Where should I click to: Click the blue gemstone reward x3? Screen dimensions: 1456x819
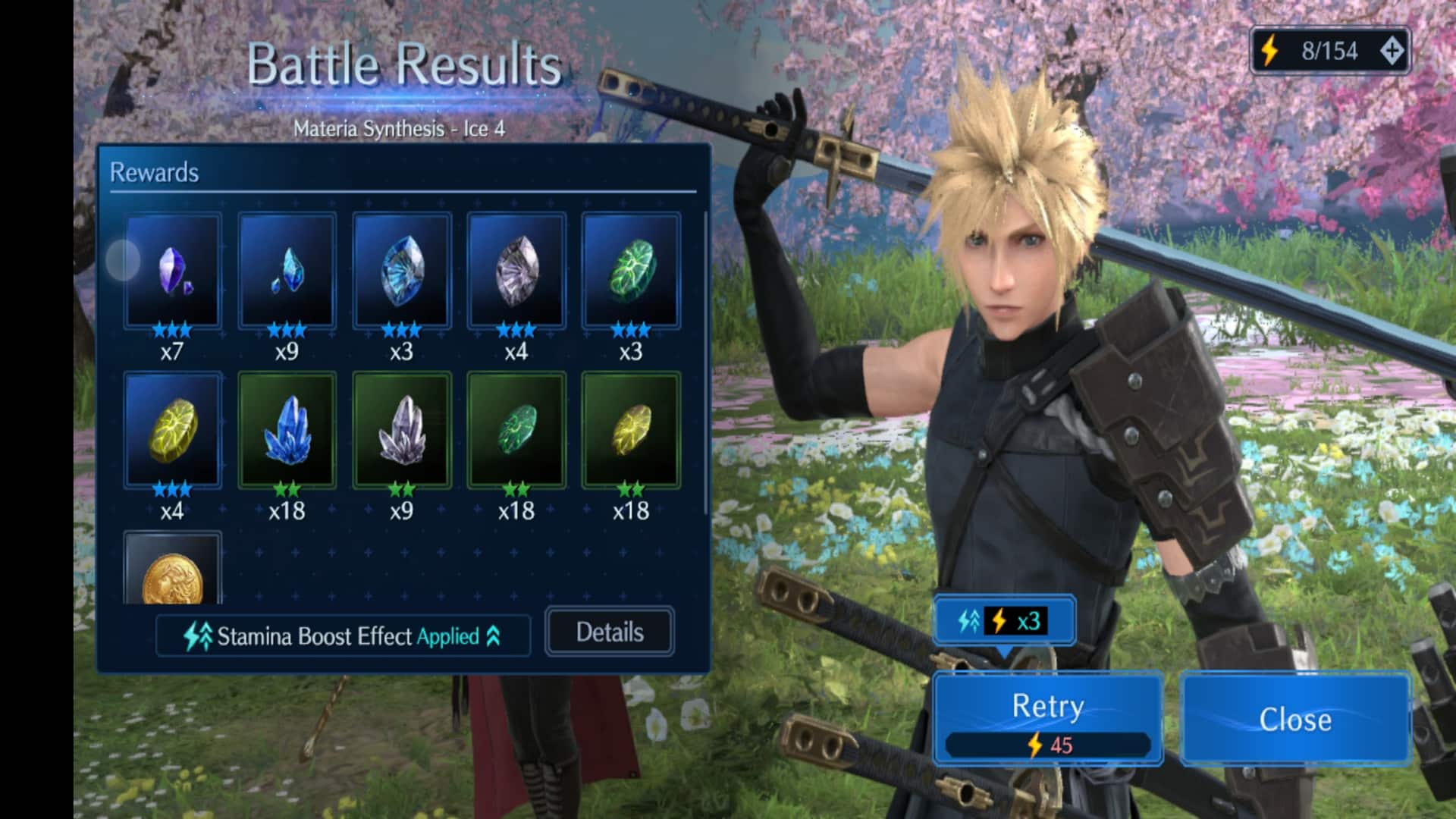(403, 271)
